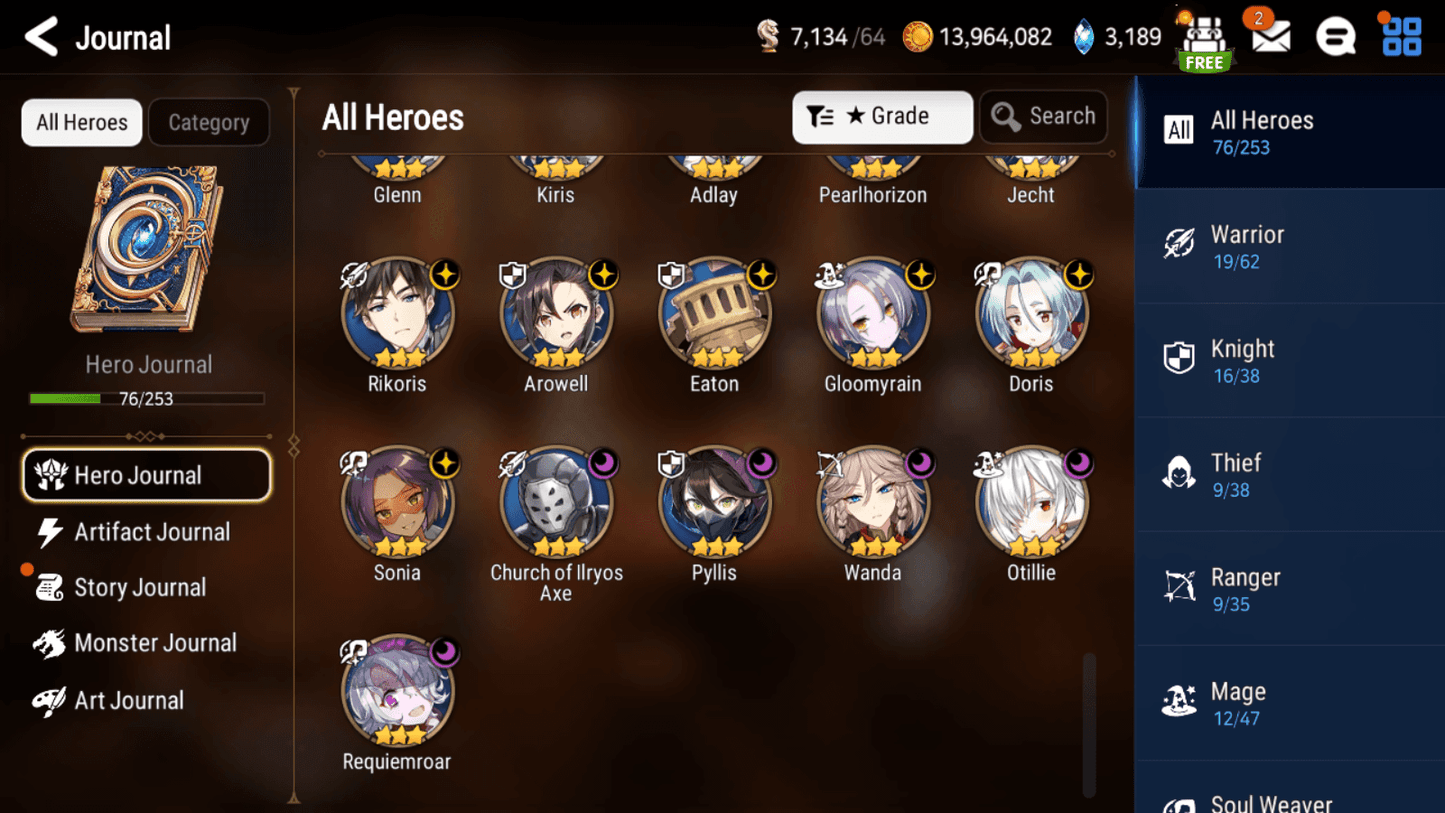Viewport: 1445px width, 813px height.
Task: Open the community chat icon
Action: (1336, 36)
